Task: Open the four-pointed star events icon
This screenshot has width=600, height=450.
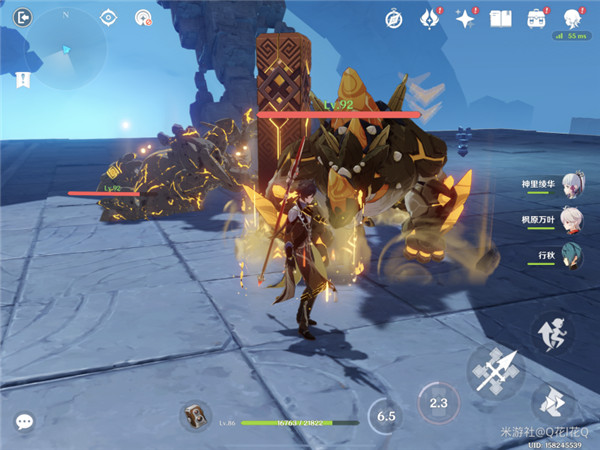Action: point(464,17)
